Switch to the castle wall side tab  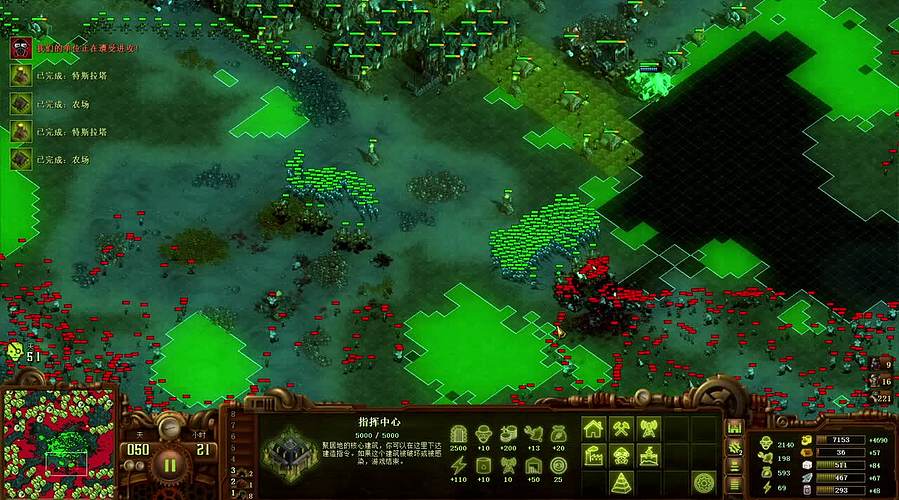[734, 425]
